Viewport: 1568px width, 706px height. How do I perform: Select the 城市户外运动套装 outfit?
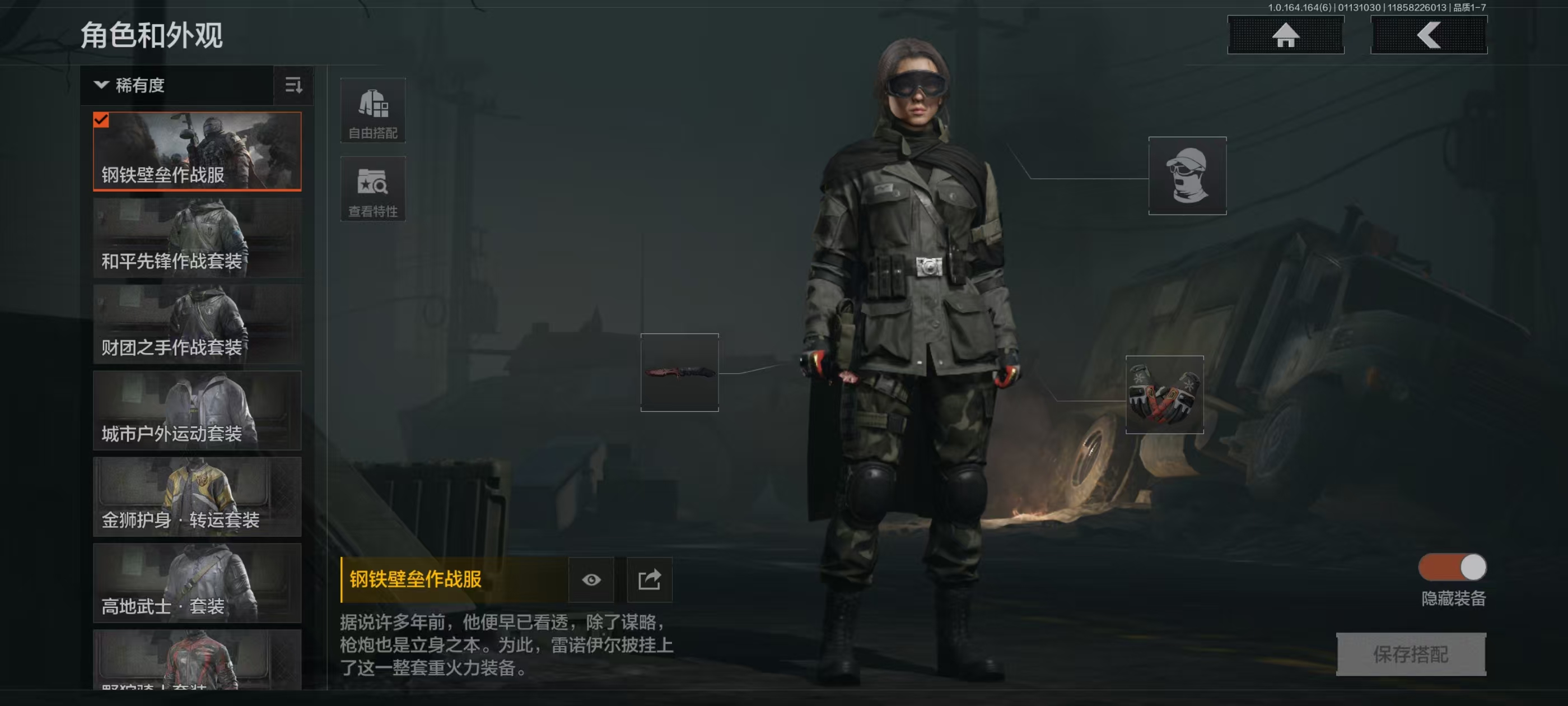pos(197,411)
